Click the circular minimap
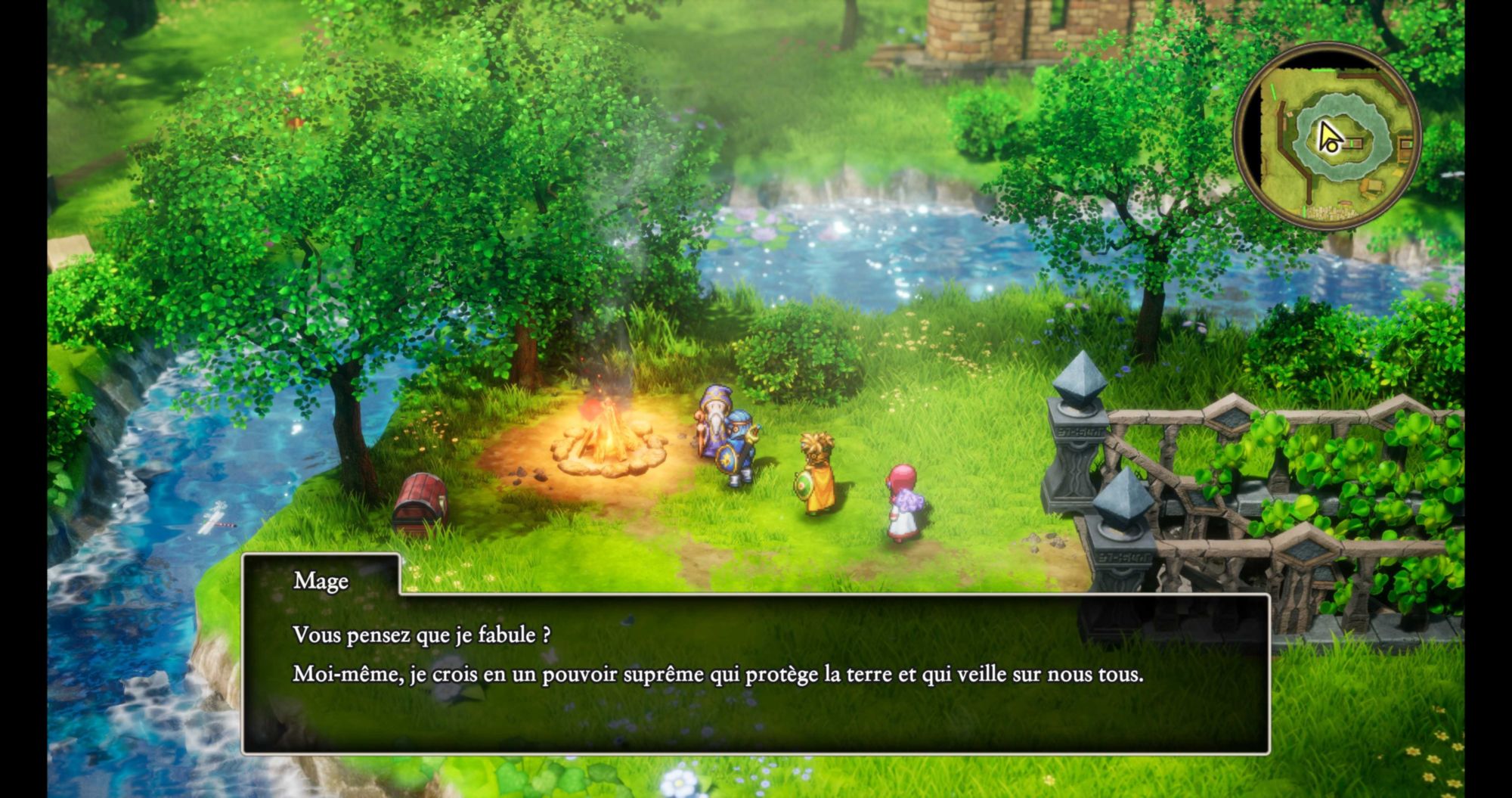The width and height of the screenshot is (1512, 798). 1328,137
